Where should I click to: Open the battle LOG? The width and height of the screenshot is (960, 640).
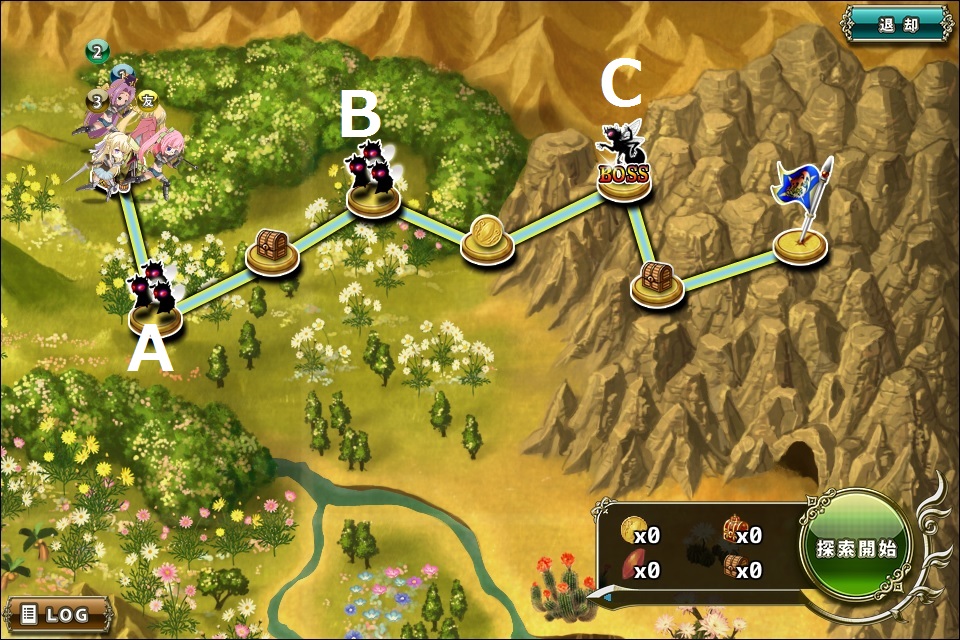[57, 613]
